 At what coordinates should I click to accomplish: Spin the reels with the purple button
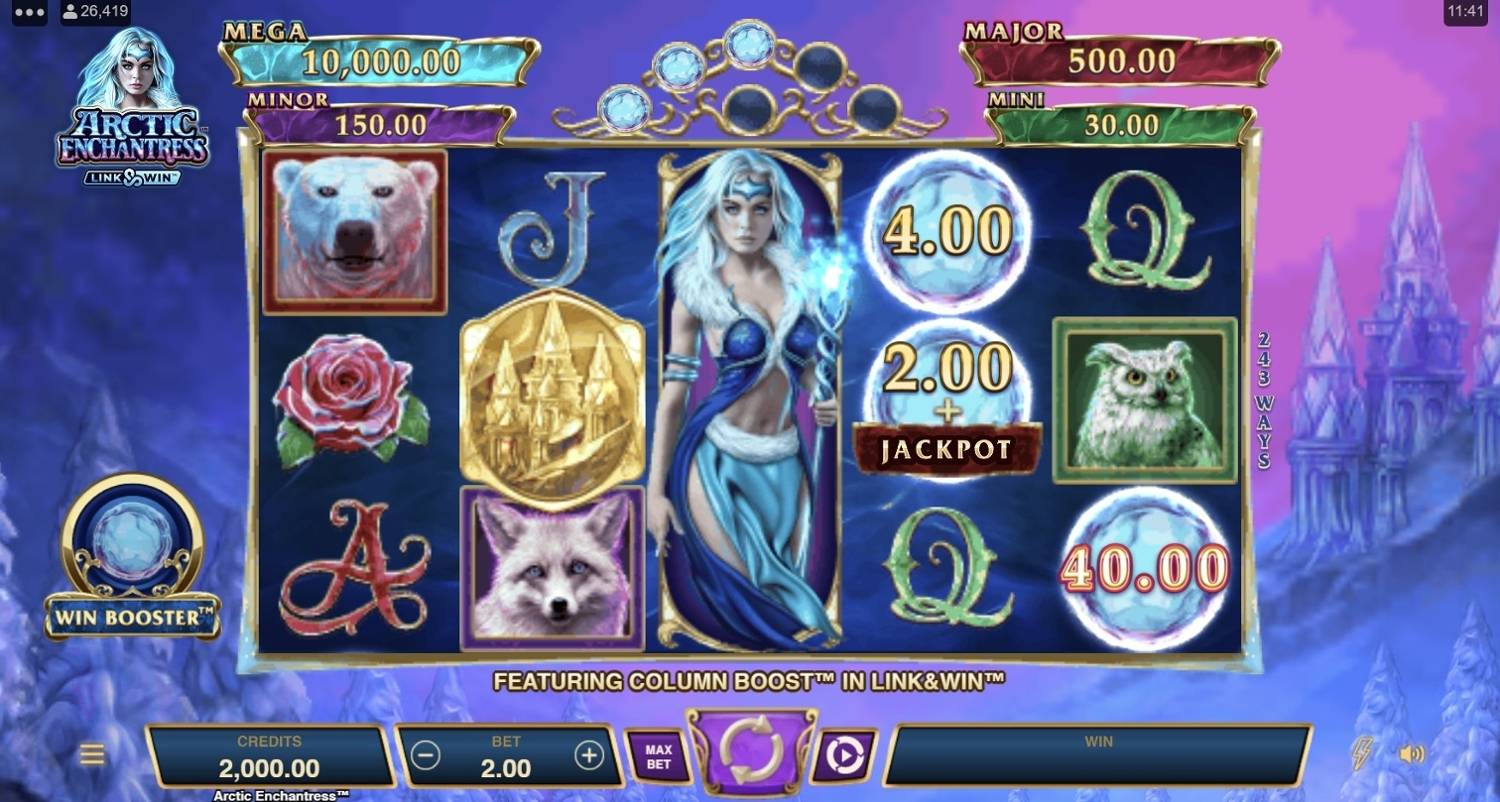(751, 751)
